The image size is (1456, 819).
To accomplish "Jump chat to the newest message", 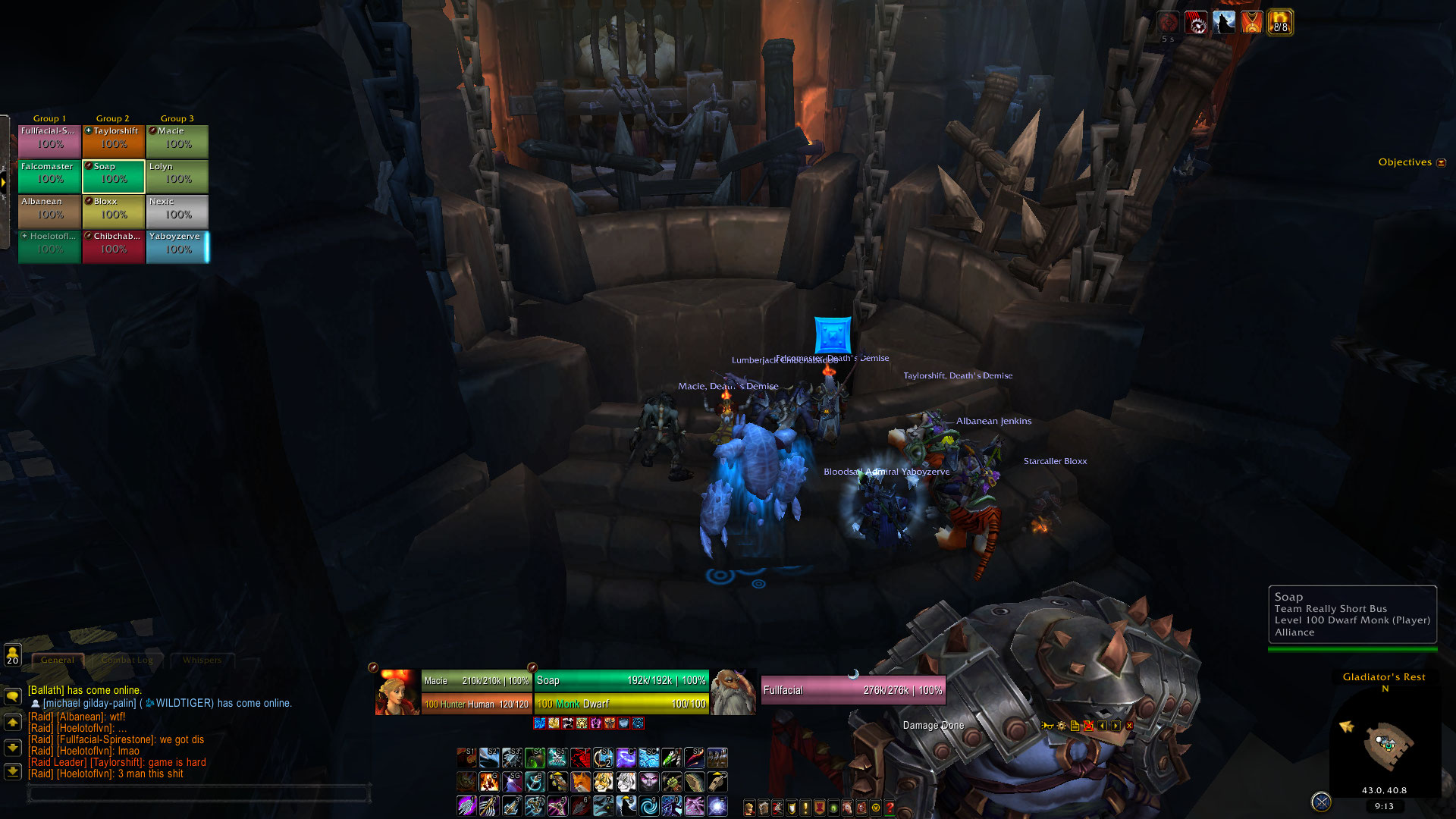I will click(13, 772).
